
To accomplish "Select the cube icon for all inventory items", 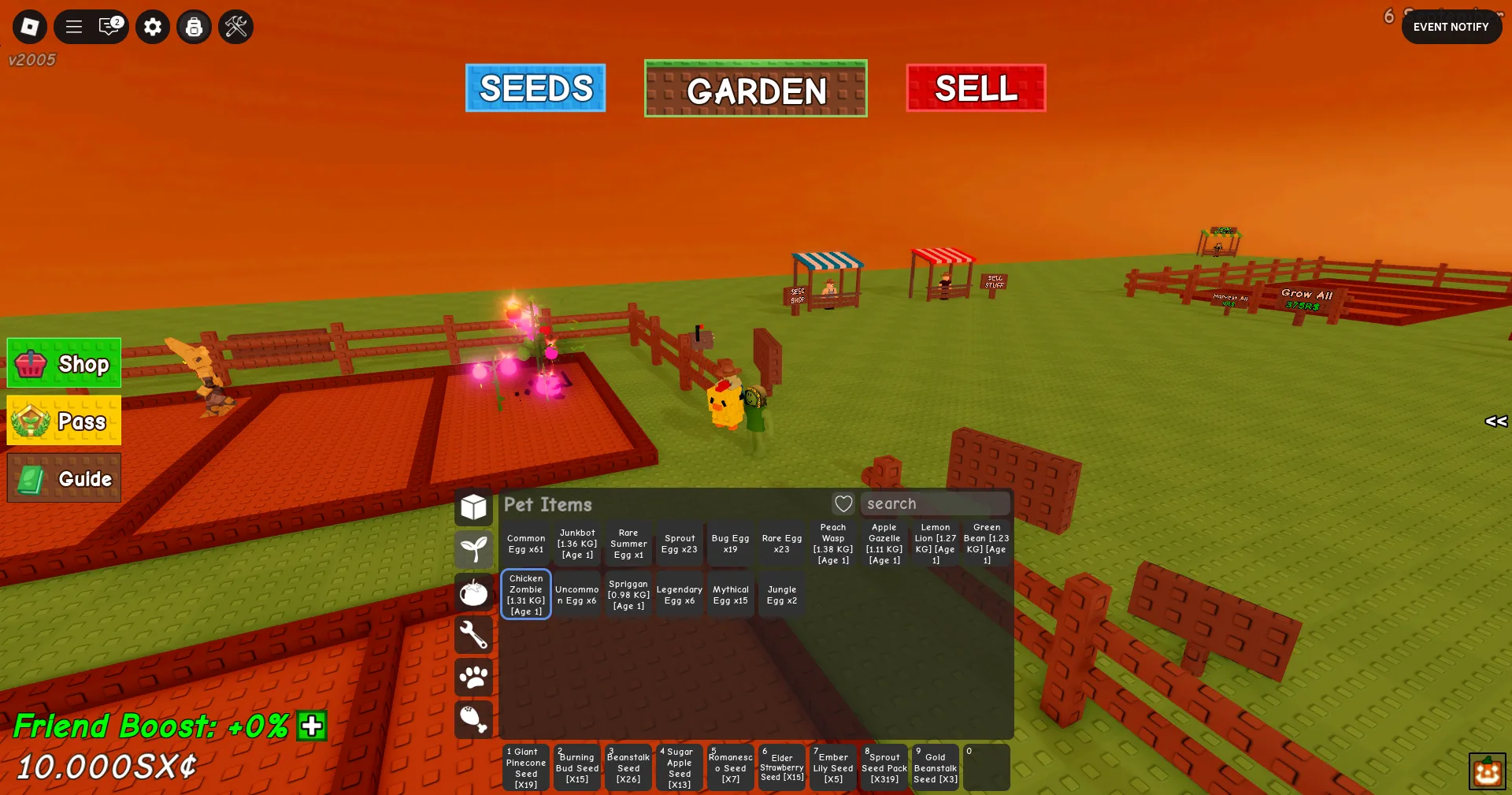I will click(x=474, y=507).
